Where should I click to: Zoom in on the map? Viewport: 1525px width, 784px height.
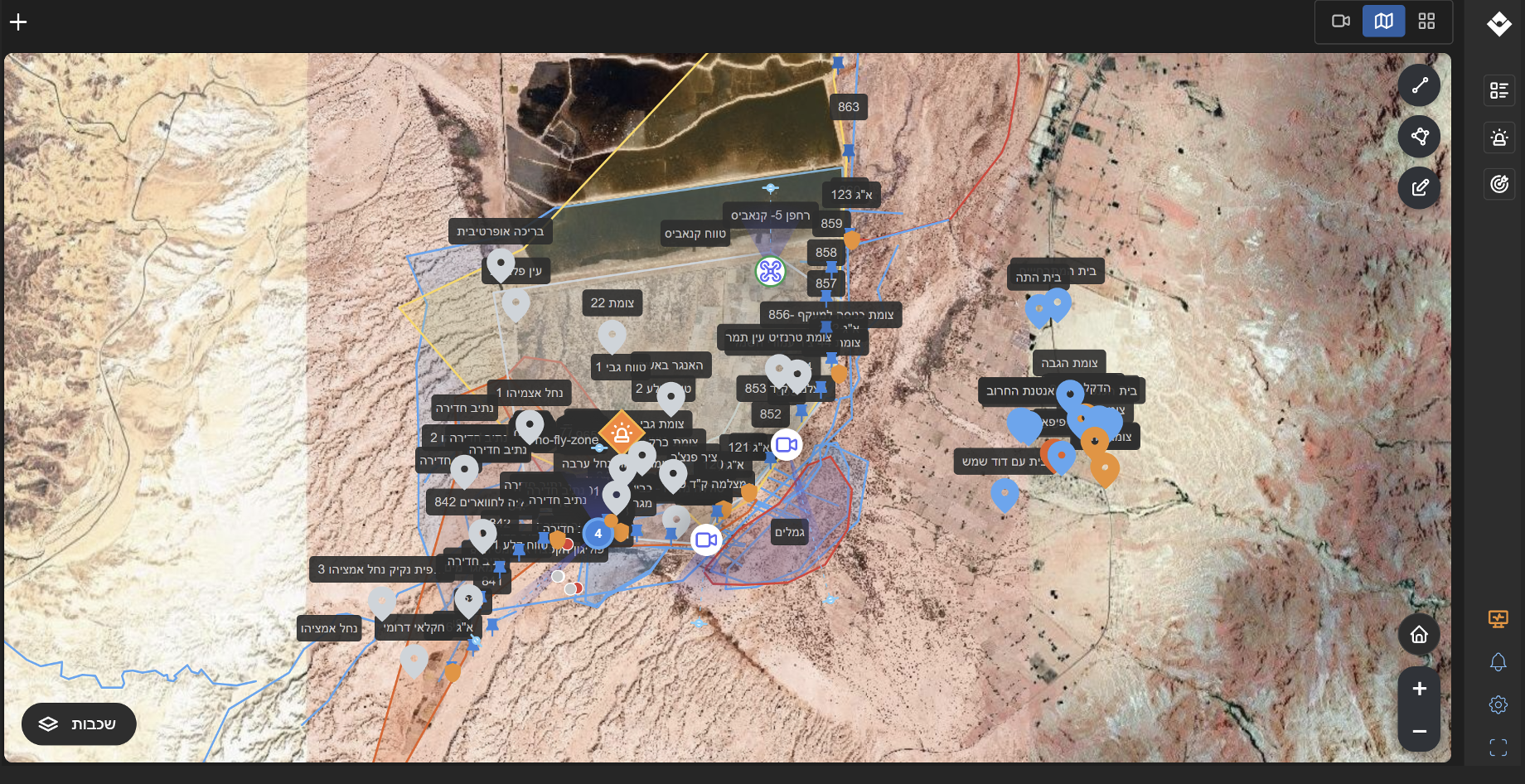coord(1419,689)
